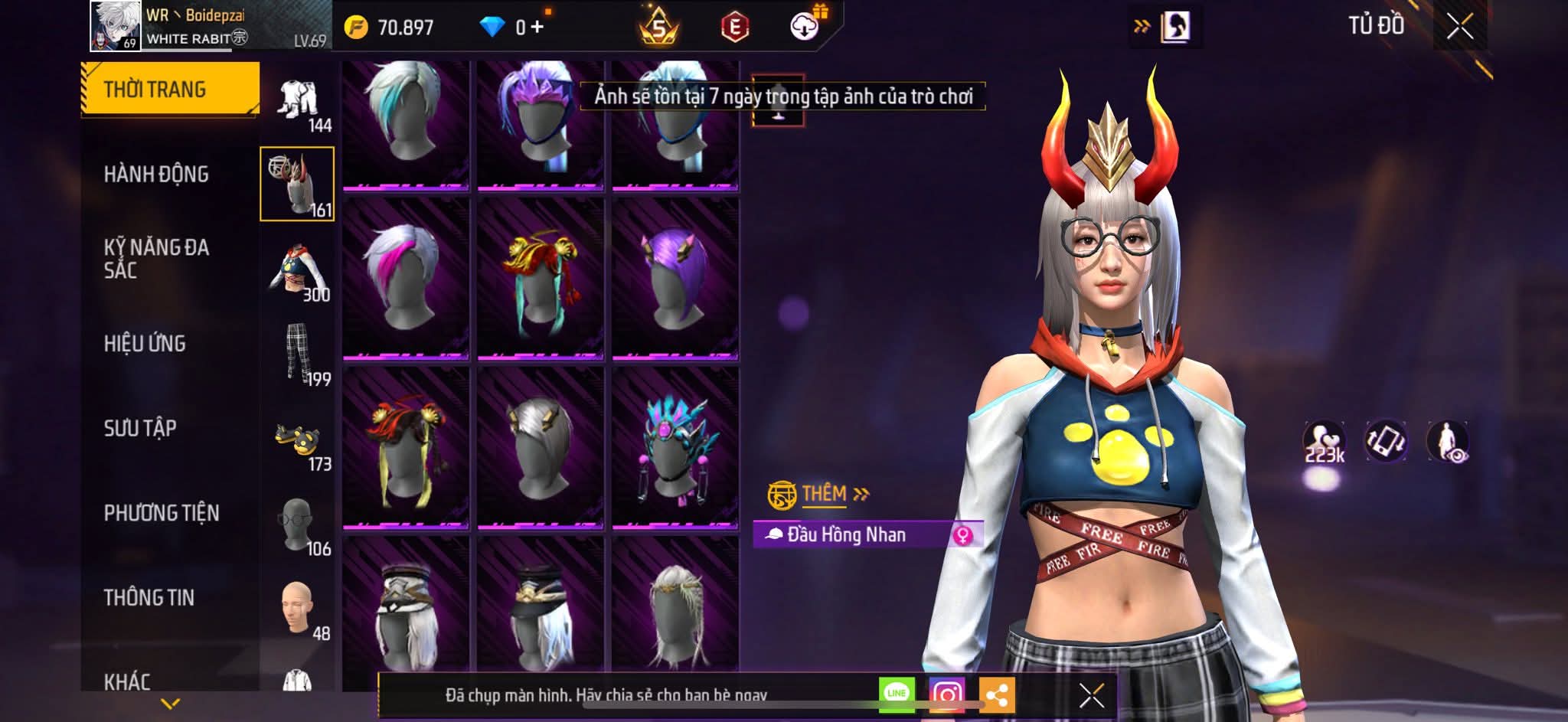Choose the blue feathered mask headpiece

coord(675,447)
